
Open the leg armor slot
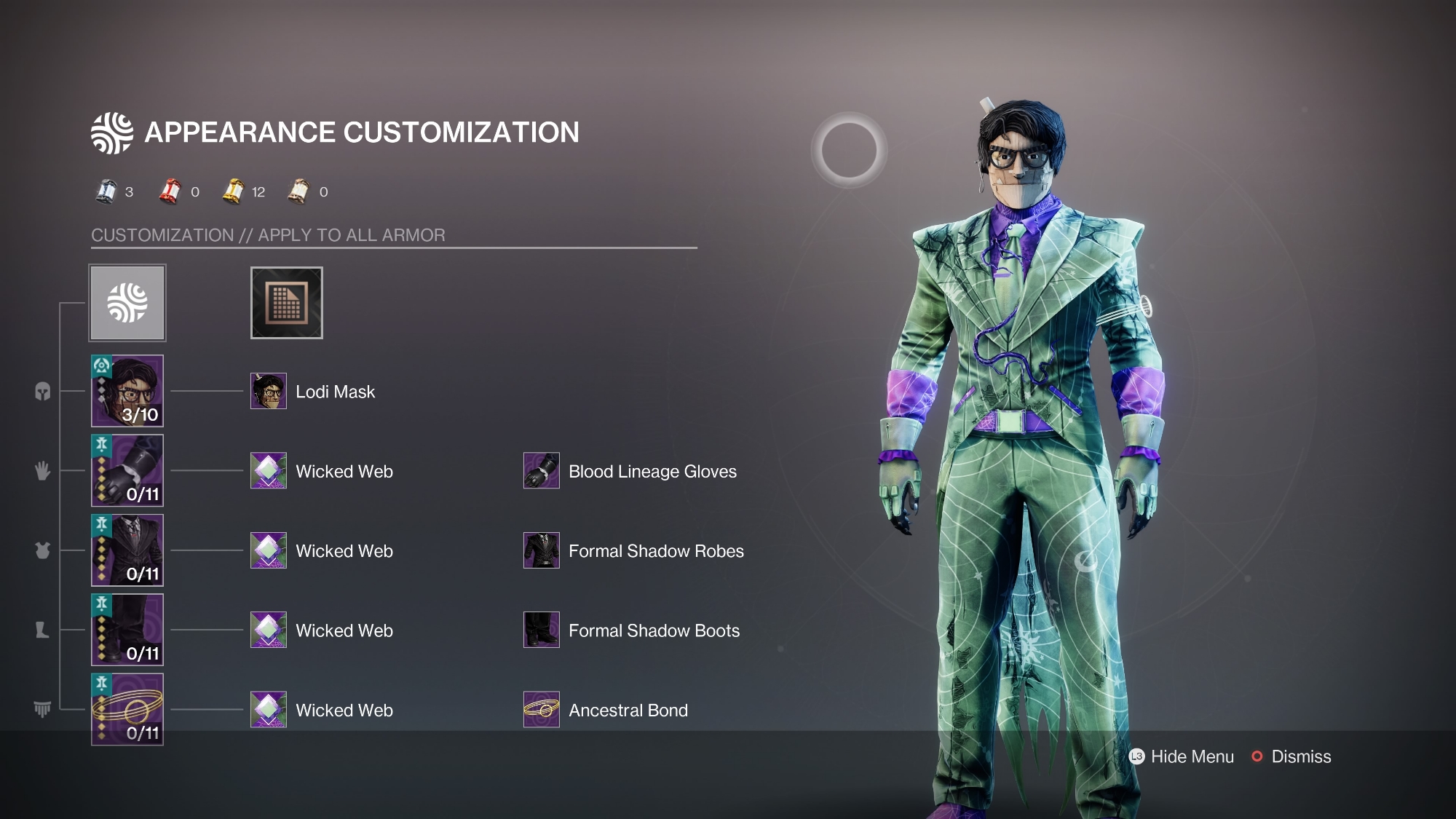click(127, 630)
